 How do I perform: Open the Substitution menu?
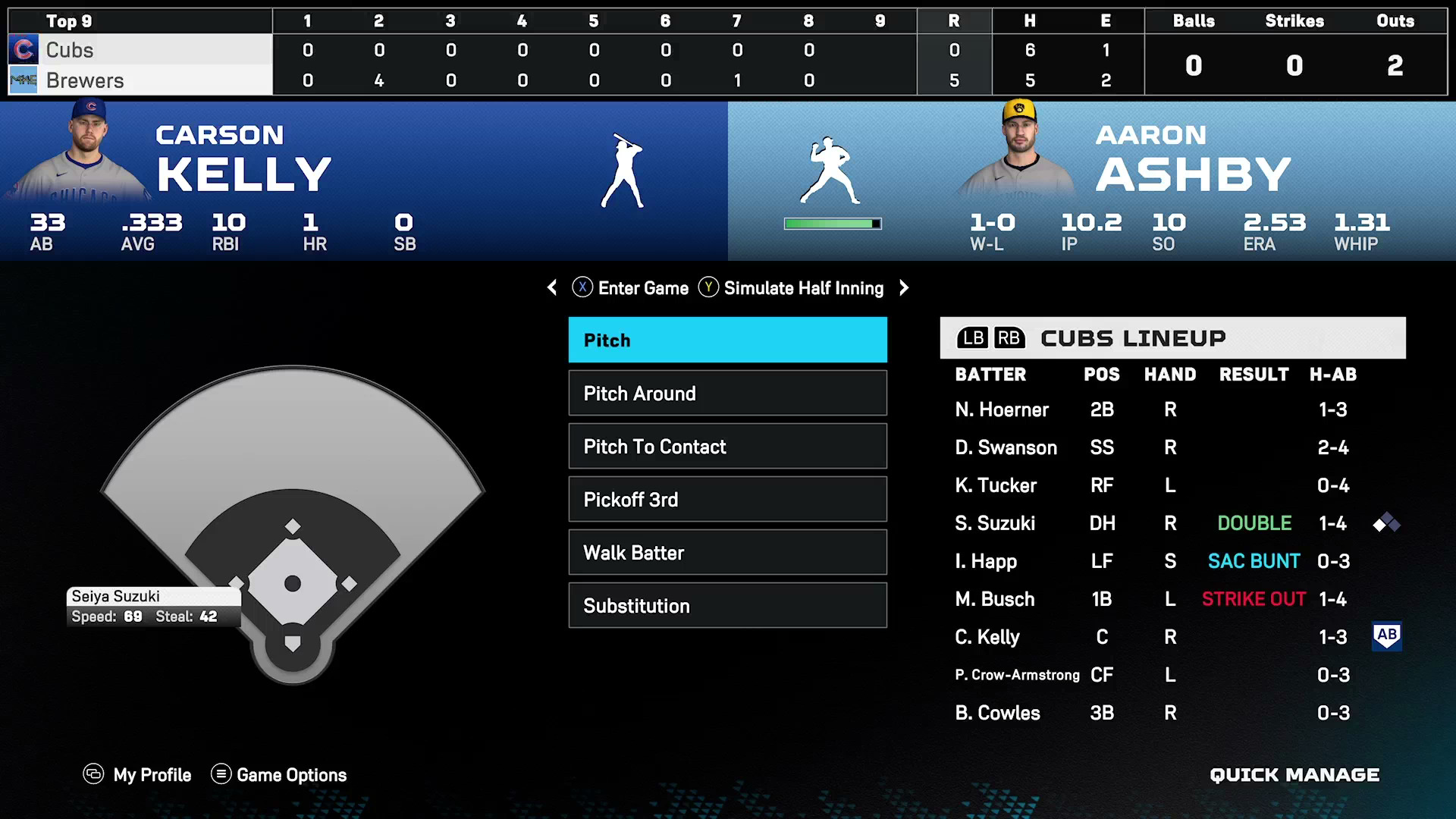(727, 606)
